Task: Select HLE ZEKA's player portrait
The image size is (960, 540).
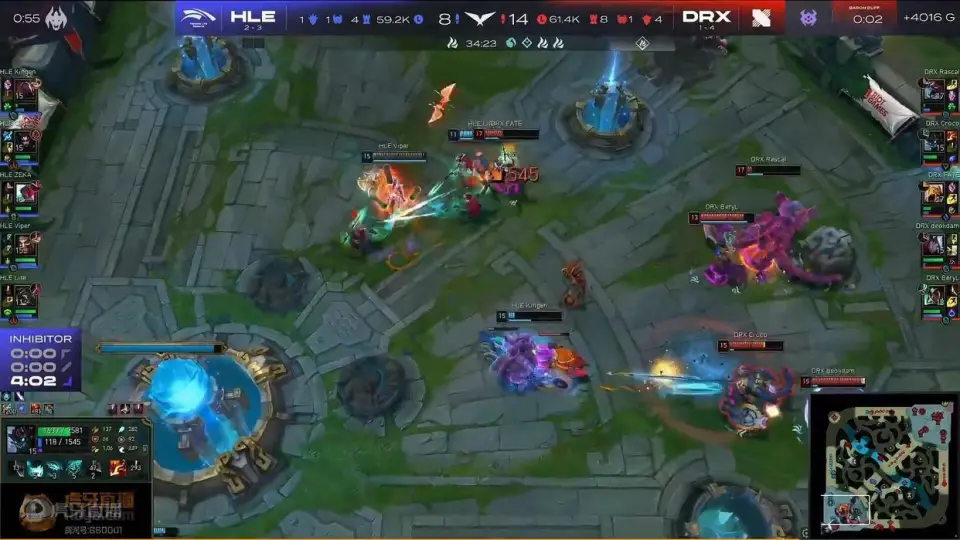Action: (25, 195)
